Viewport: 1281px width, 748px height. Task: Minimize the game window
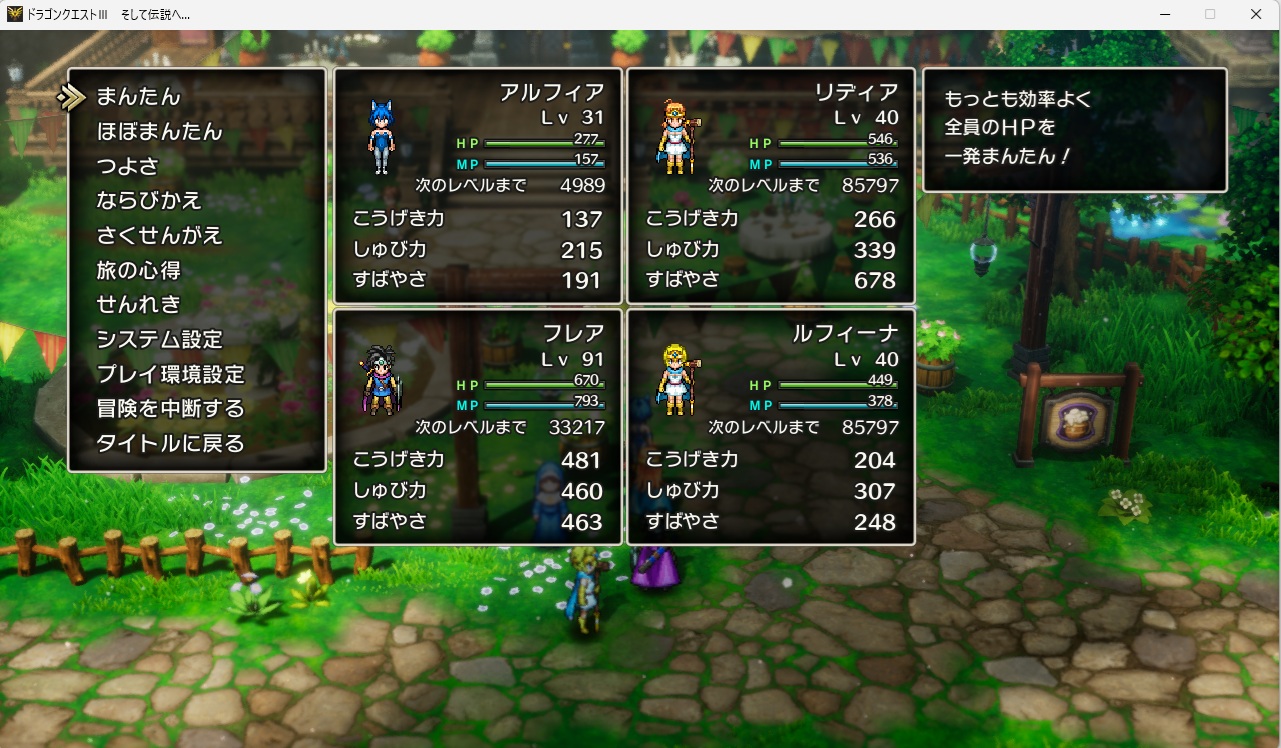1165,14
